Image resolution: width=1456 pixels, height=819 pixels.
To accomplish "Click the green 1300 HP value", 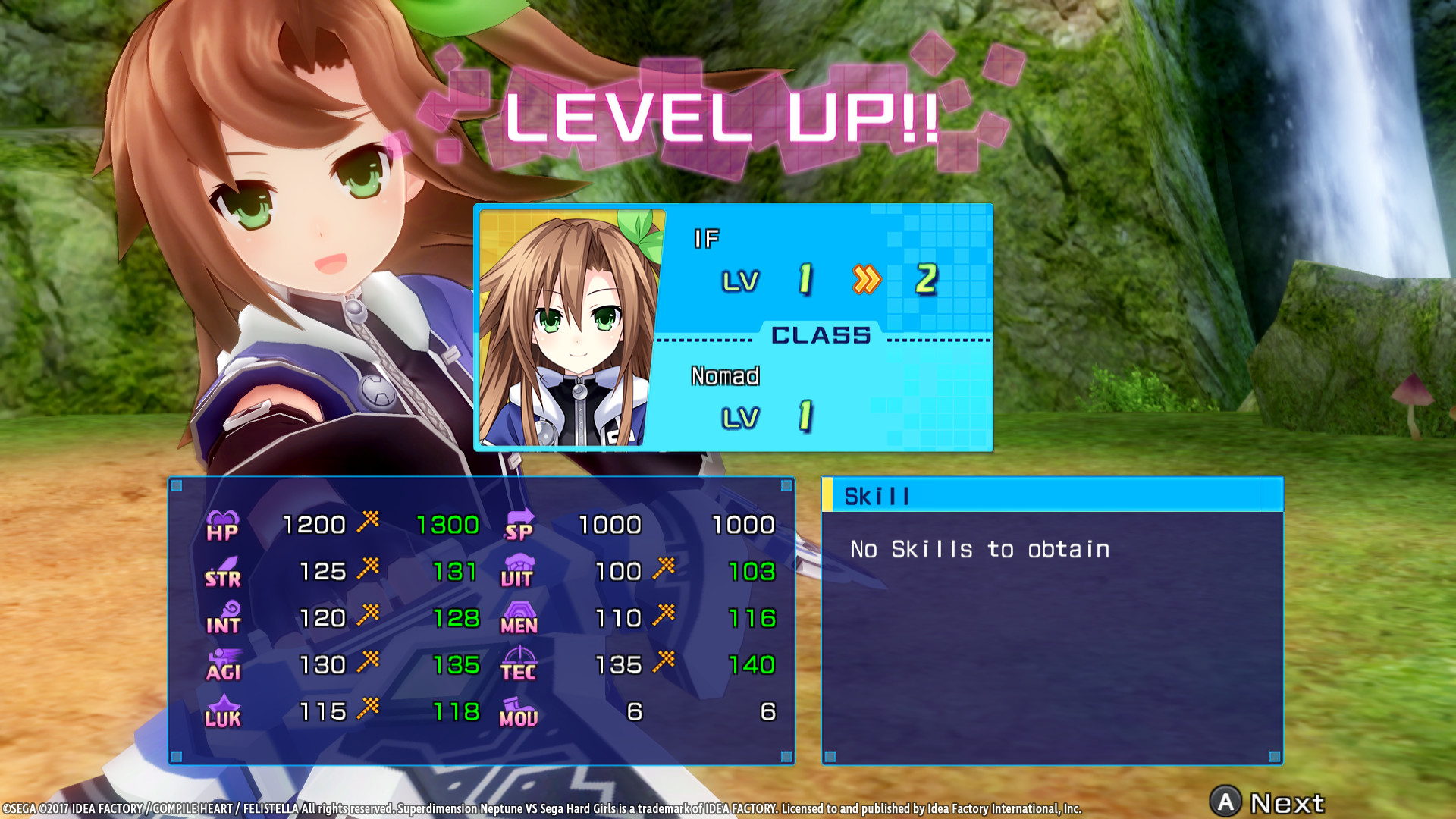I will [x=448, y=524].
